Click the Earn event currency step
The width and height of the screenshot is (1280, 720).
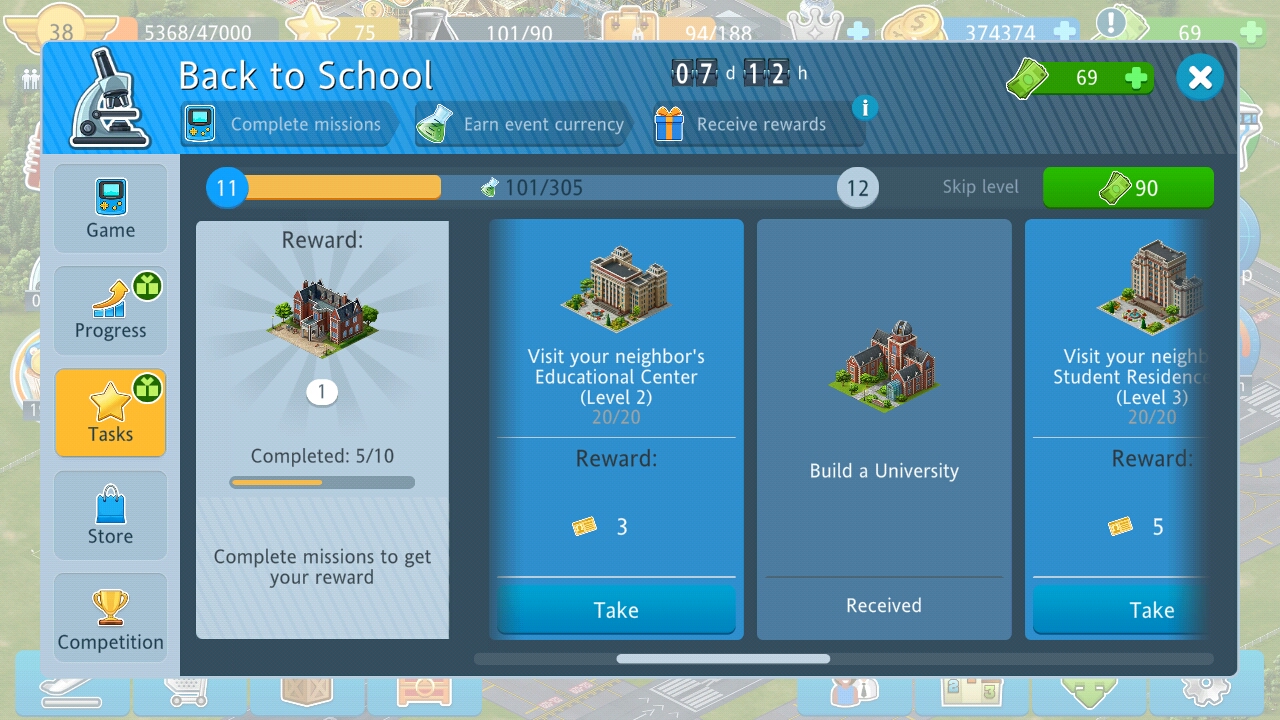[x=522, y=125]
